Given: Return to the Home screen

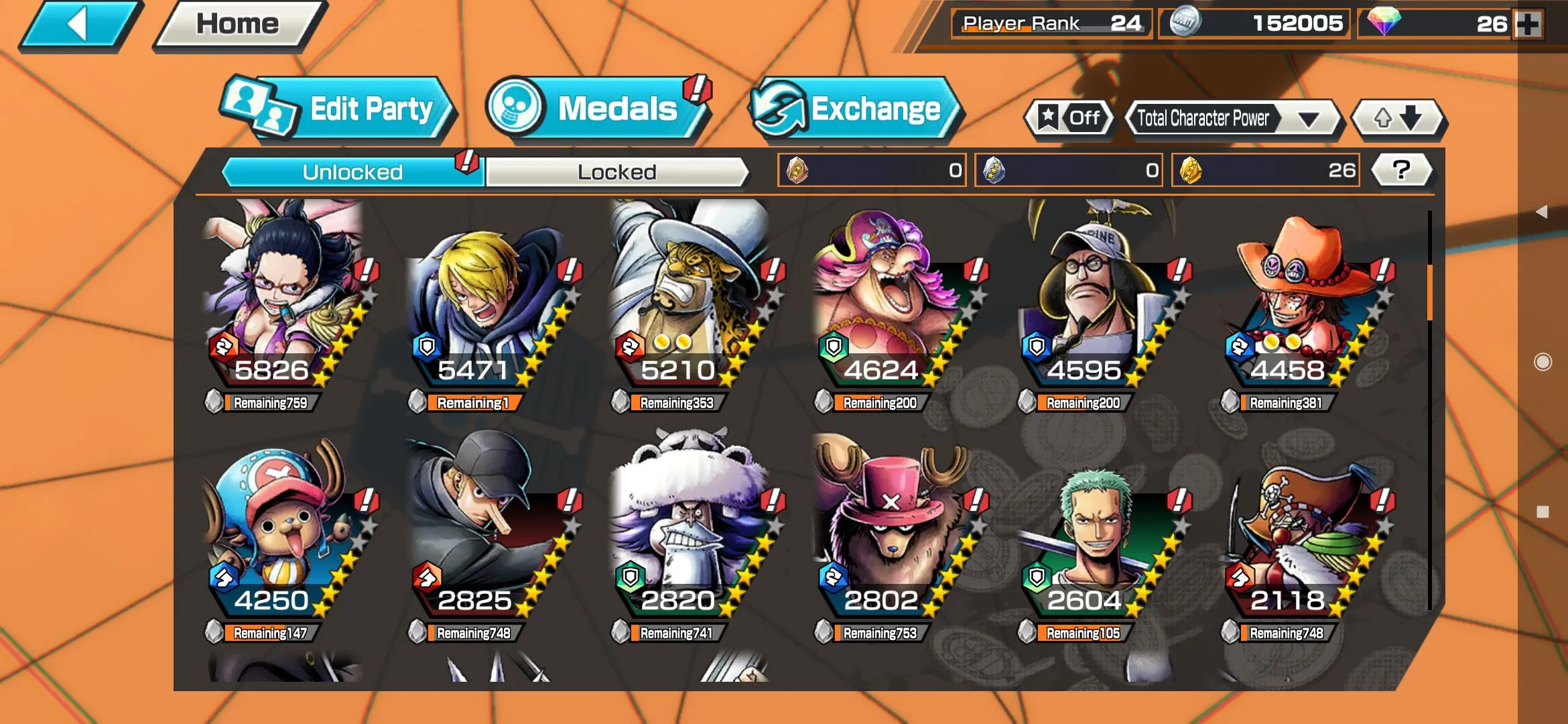Looking at the screenshot, I should (237, 25).
